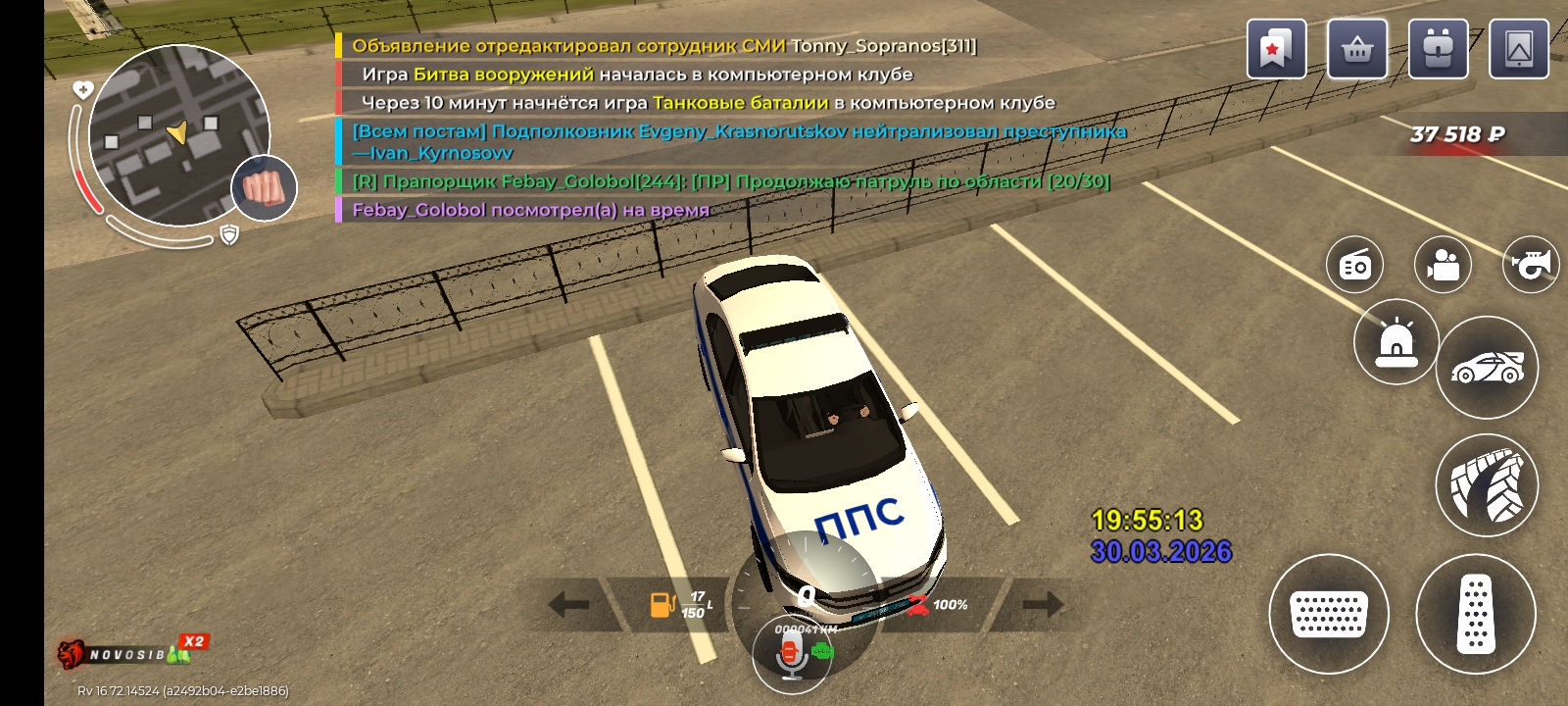This screenshot has height=706, width=1568.
Task: Tap the tire handbrake button
Action: tap(1487, 485)
